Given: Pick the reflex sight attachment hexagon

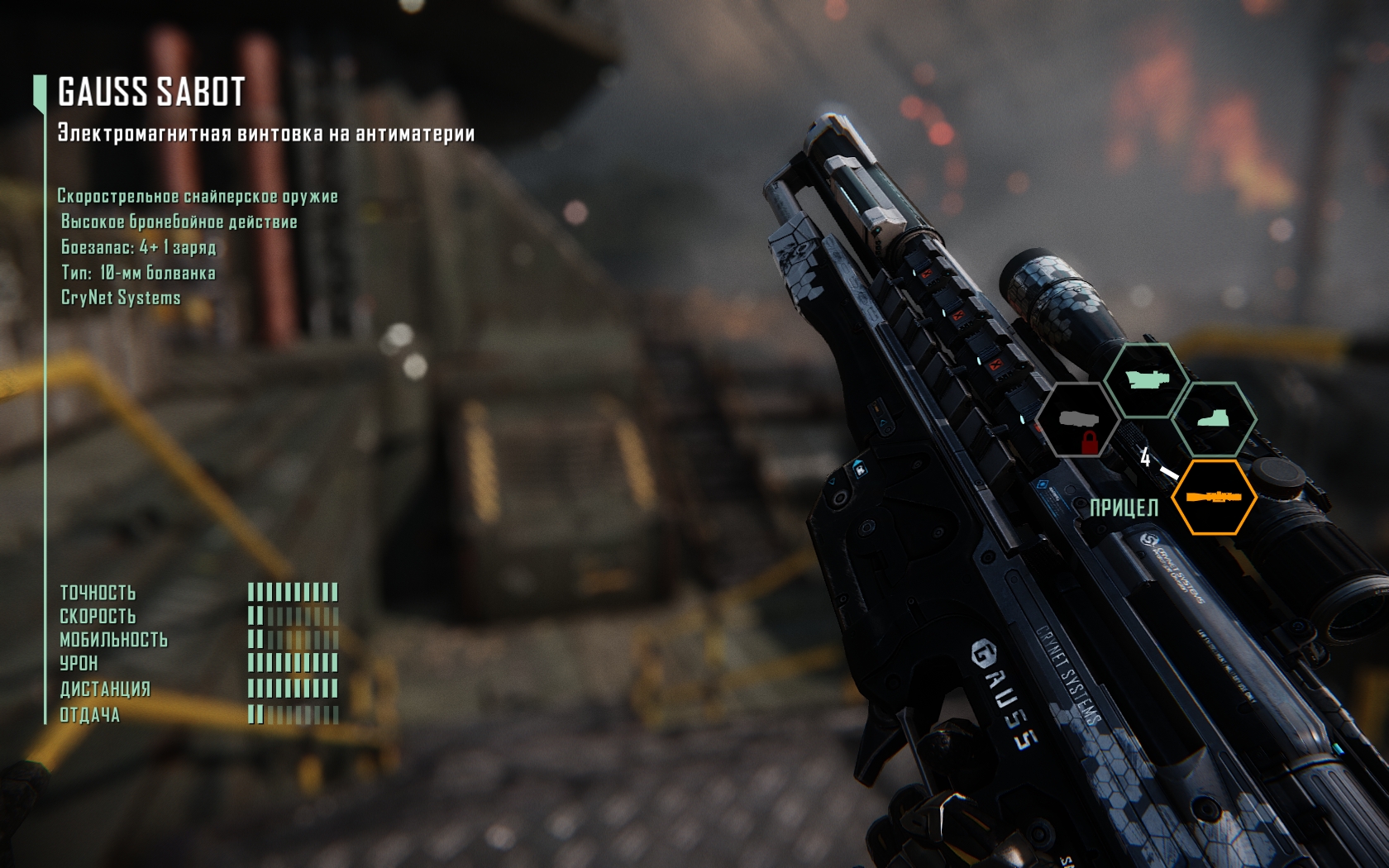Looking at the screenshot, I should pyautogui.click(x=1214, y=419).
